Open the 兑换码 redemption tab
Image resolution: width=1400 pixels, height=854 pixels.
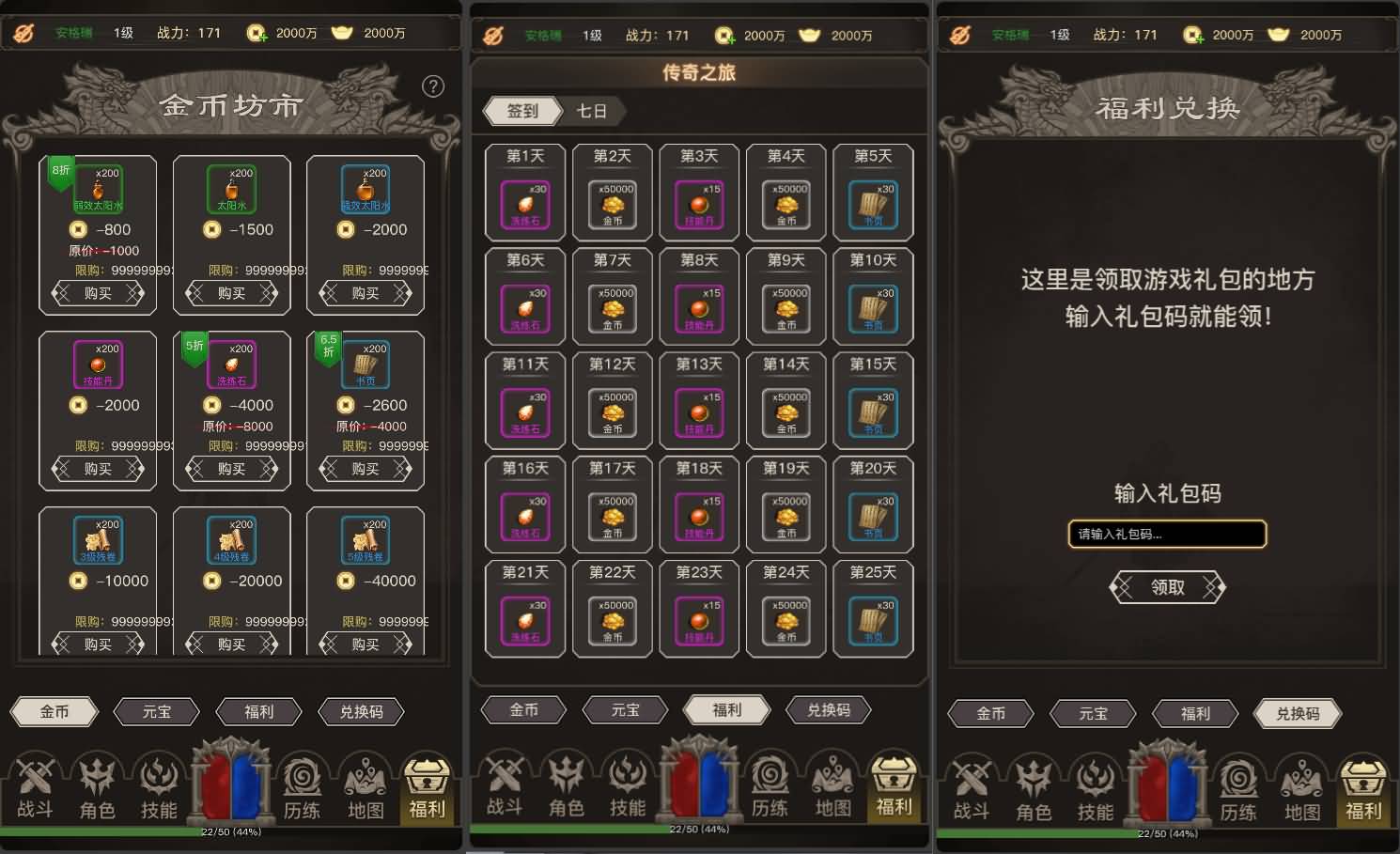361,711
